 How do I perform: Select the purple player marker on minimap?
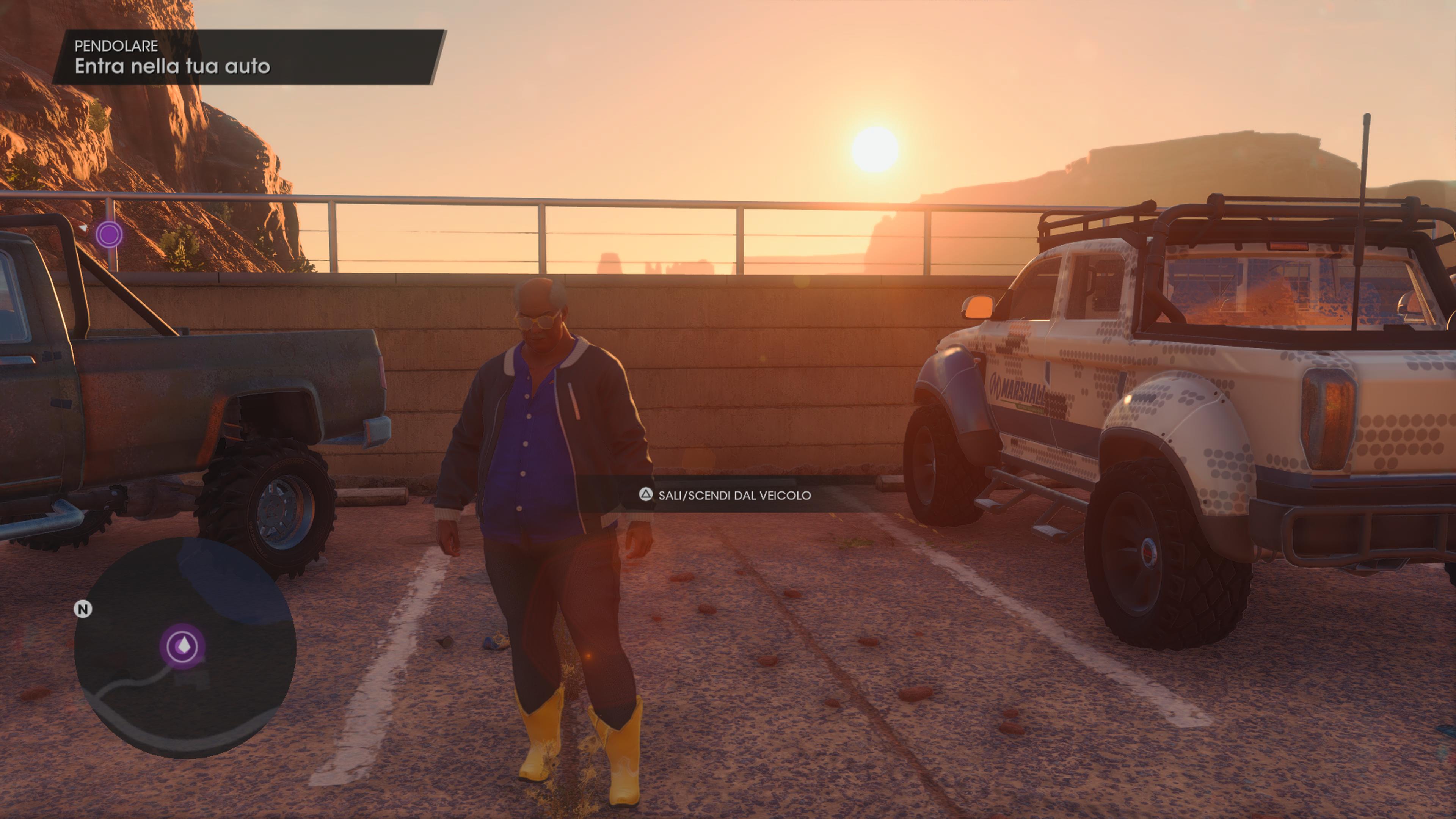point(182,646)
